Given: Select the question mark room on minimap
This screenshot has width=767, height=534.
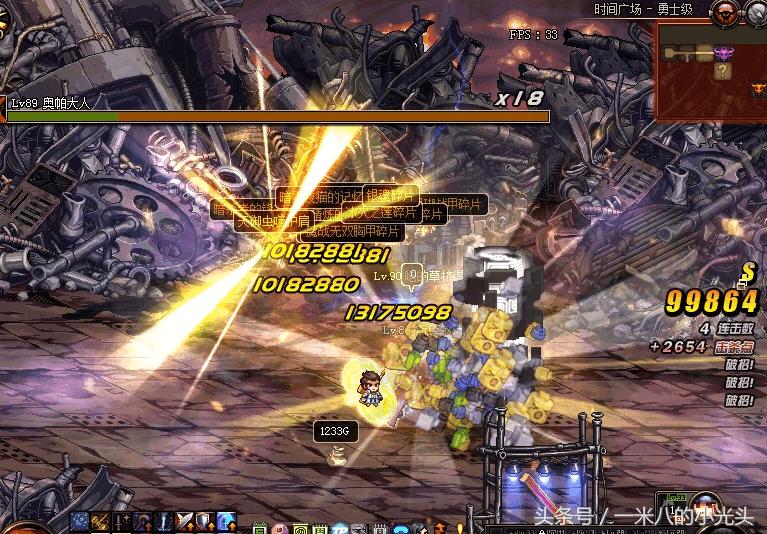Looking at the screenshot, I should [721, 71].
